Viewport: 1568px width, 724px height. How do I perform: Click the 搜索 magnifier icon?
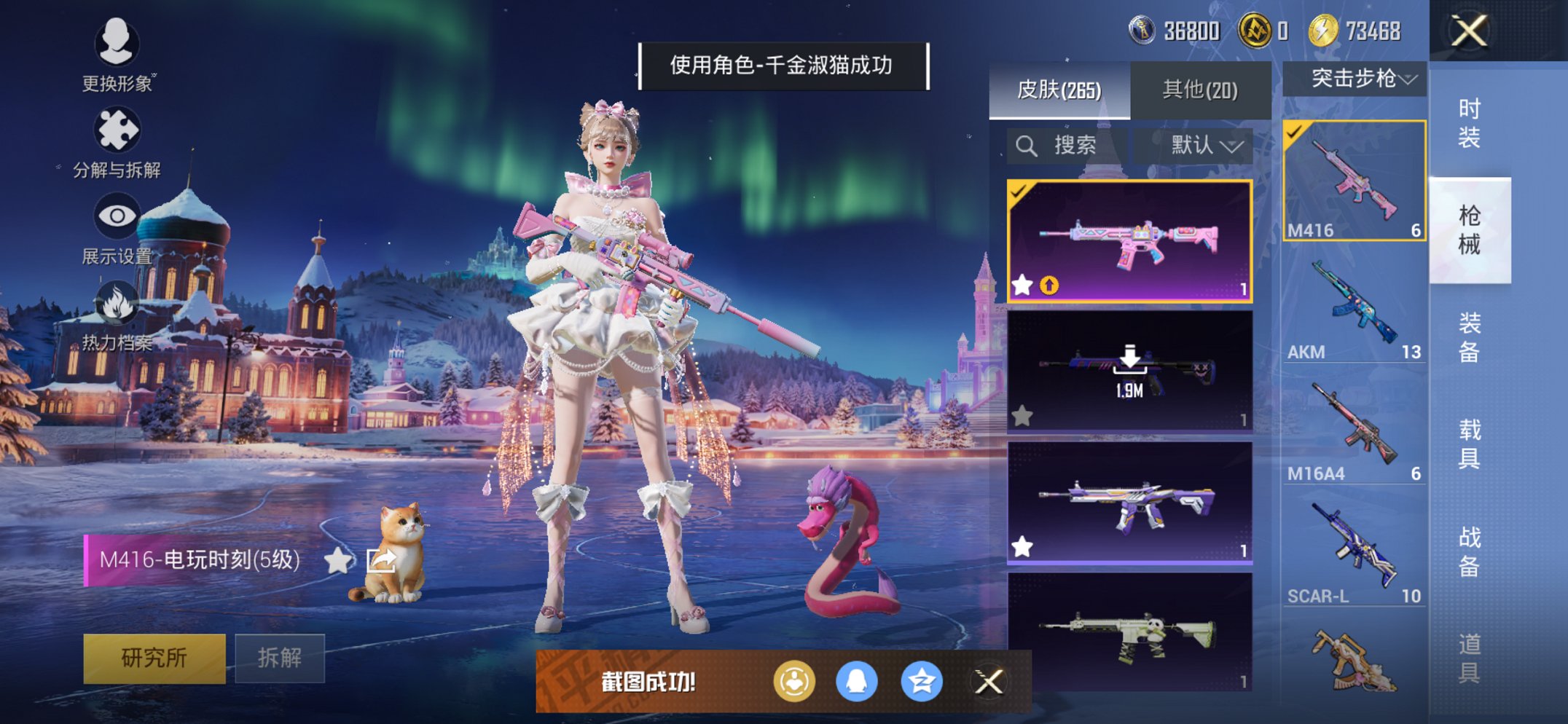1027,144
